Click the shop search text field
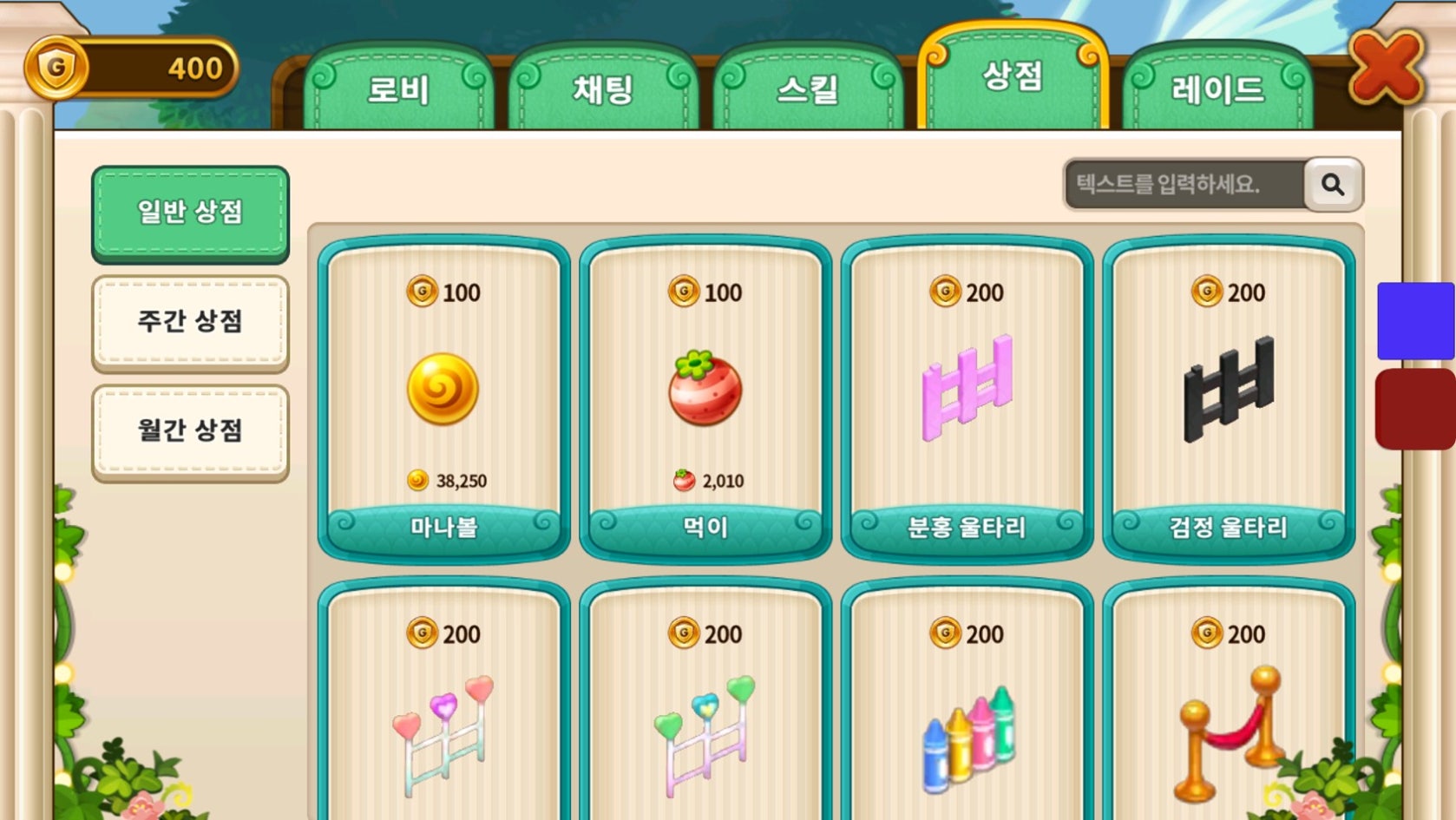1456x820 pixels. (x=1184, y=184)
